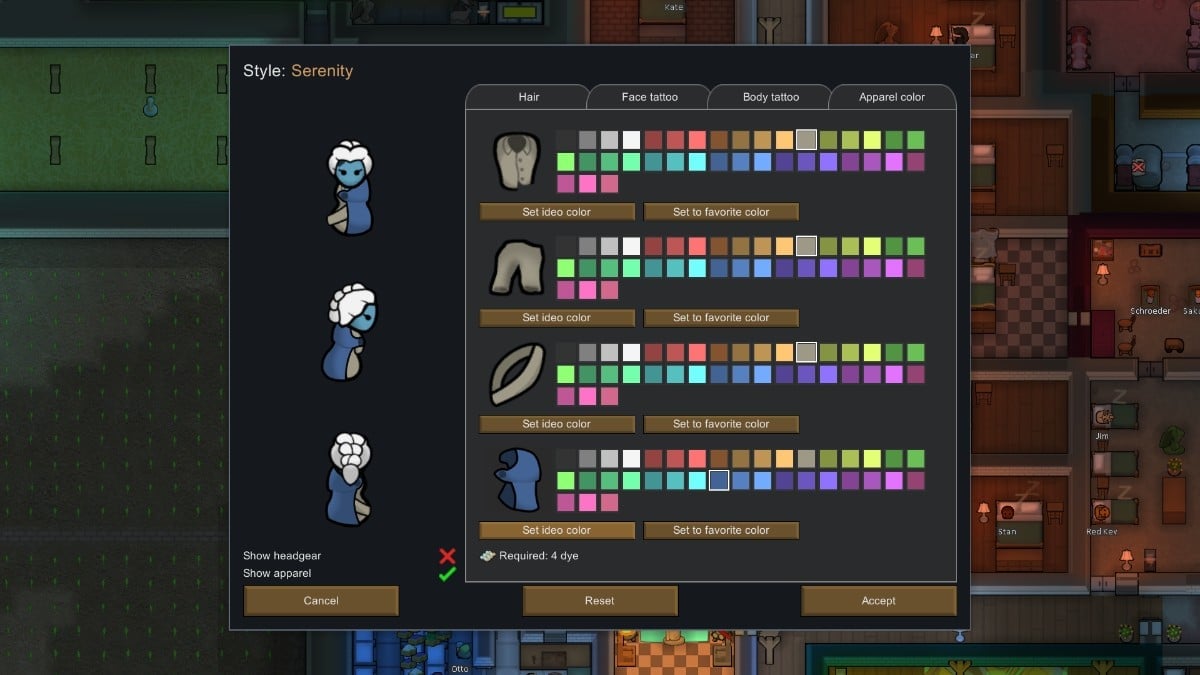Select the Body tattoo tab
Screen dimensions: 1200x675
coord(770,97)
